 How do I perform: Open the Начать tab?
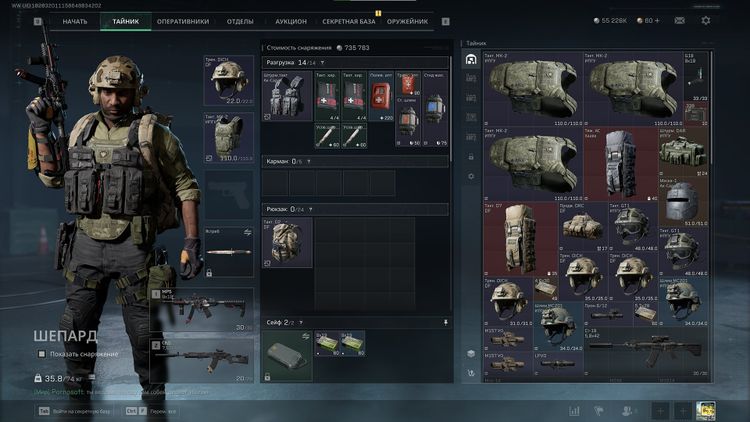coord(74,21)
